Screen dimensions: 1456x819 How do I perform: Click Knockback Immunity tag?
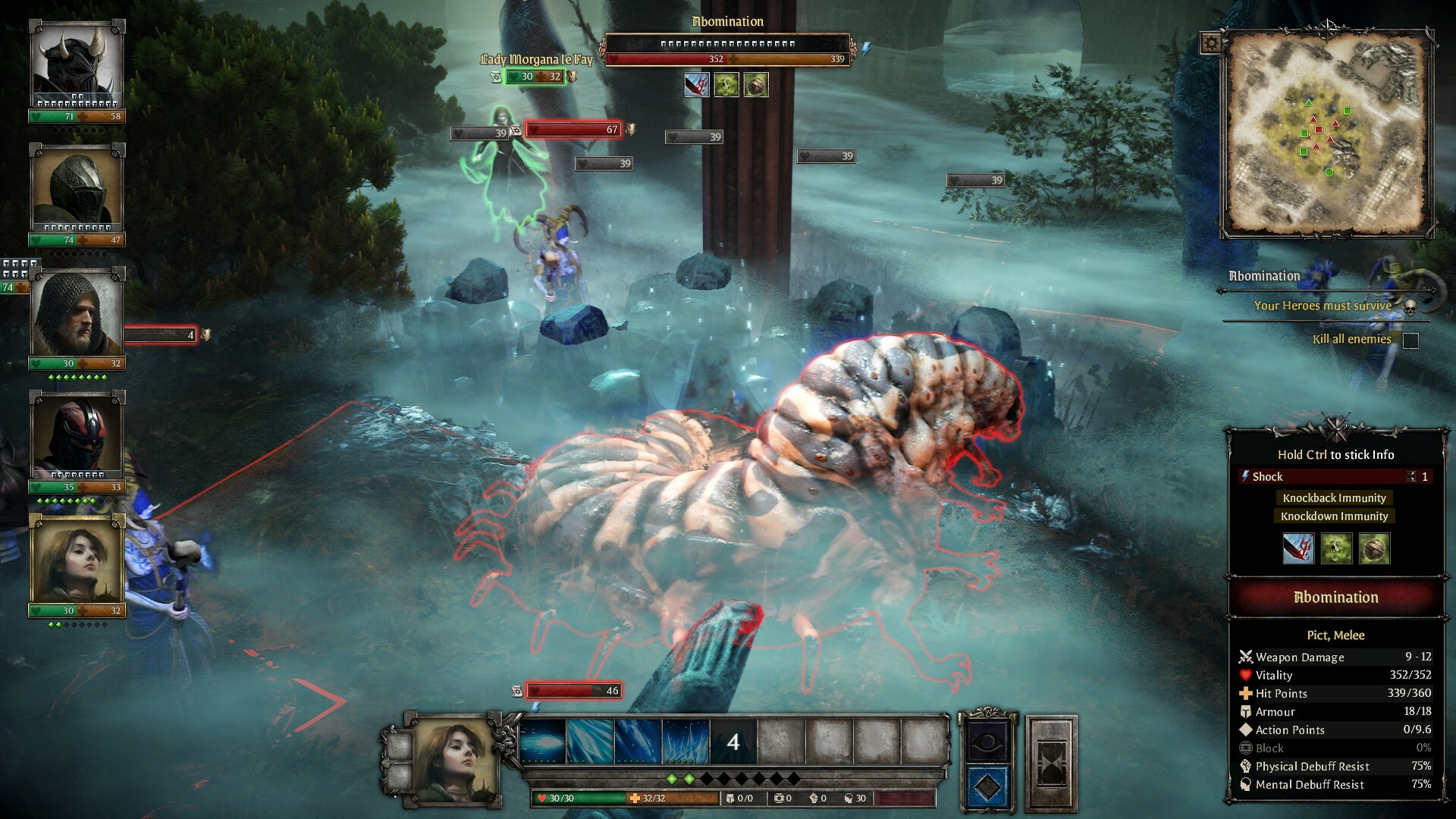1334,497
